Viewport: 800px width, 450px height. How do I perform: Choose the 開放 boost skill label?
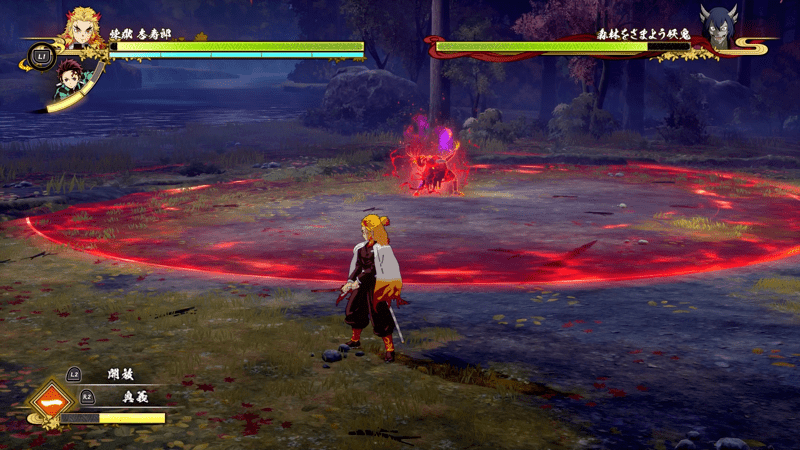pyautogui.click(x=120, y=374)
